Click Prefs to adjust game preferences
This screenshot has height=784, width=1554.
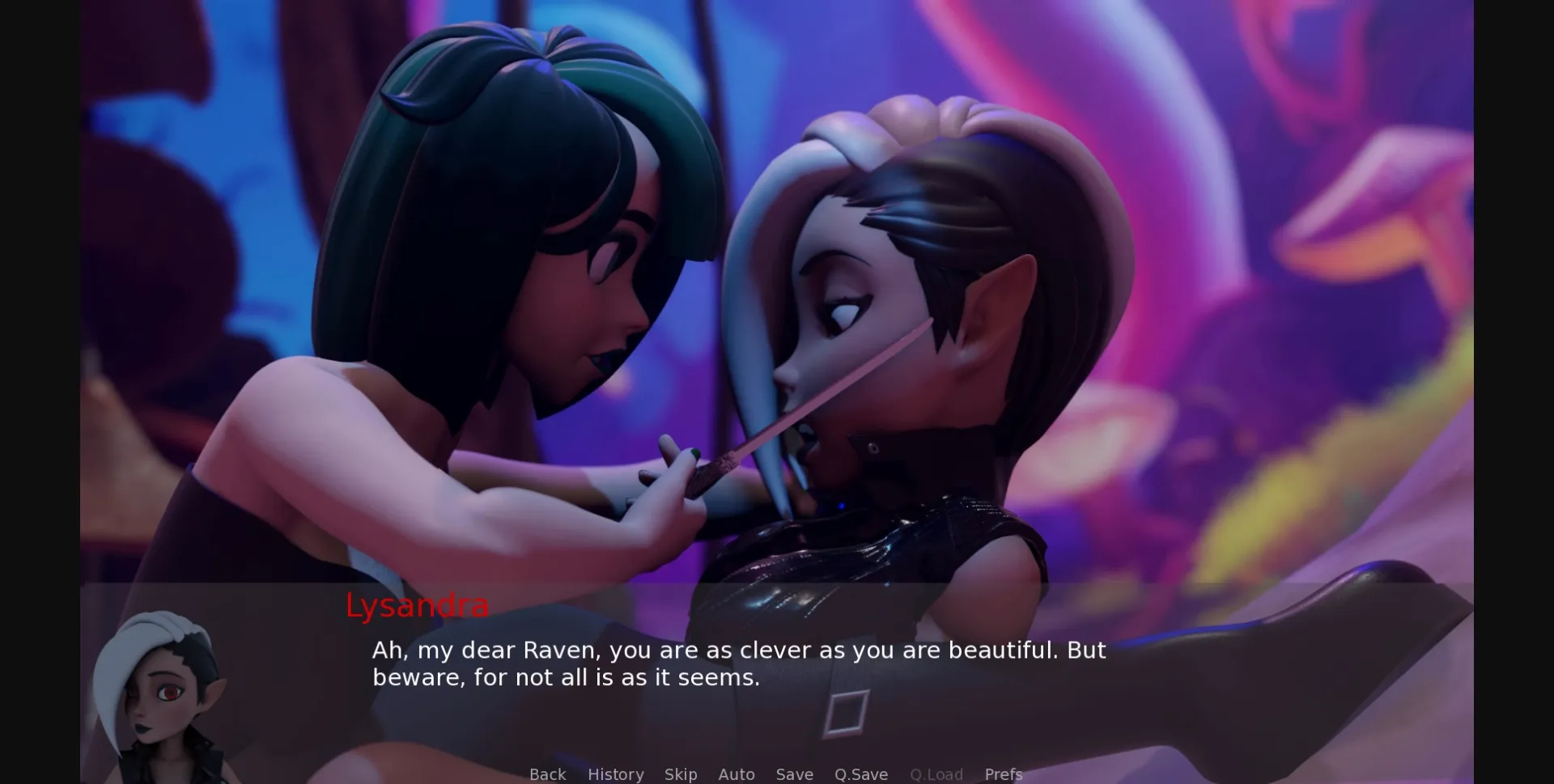tap(1003, 774)
